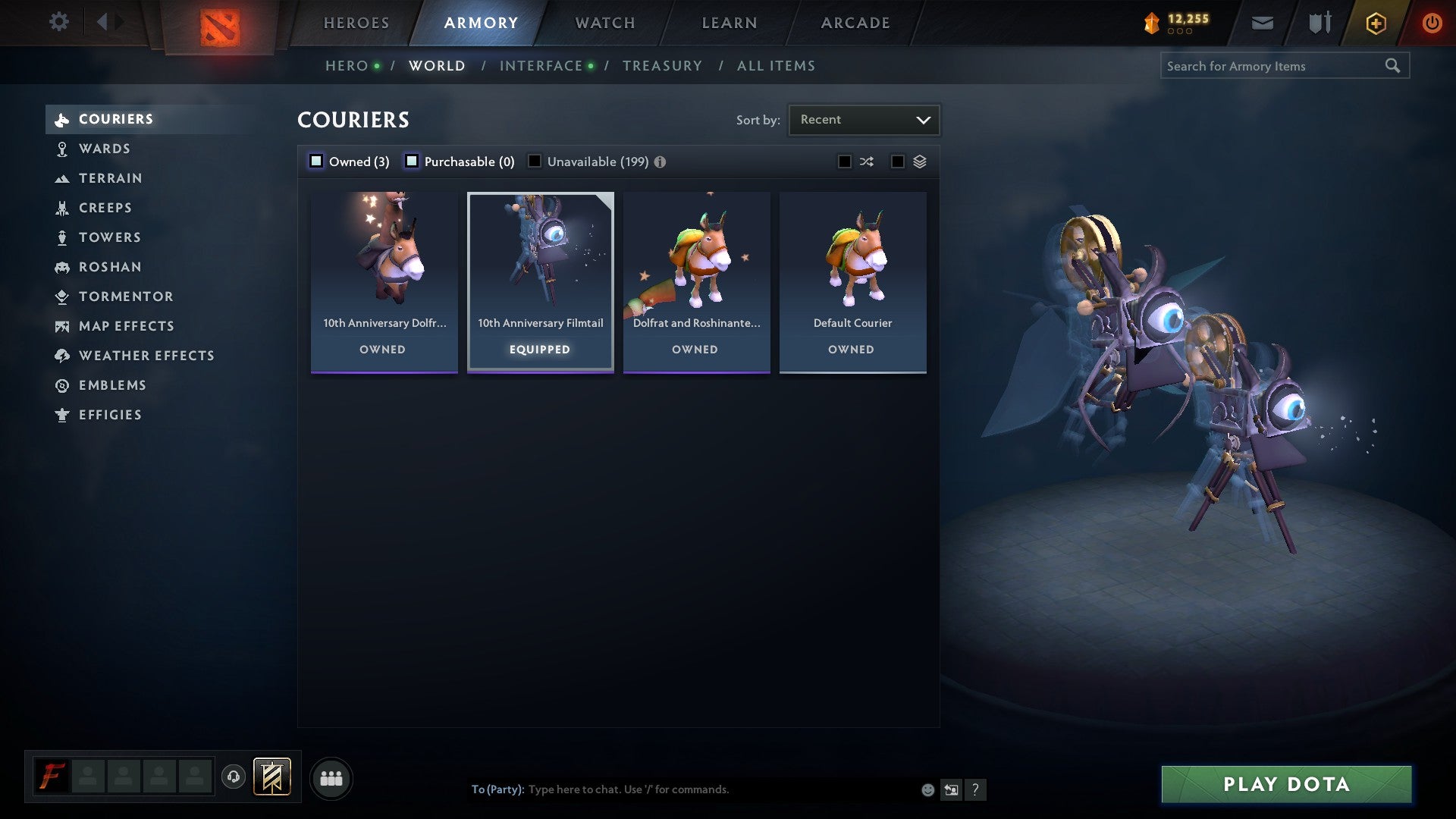Click the stacked layers view icon
This screenshot has height=819, width=1456.
(x=921, y=161)
